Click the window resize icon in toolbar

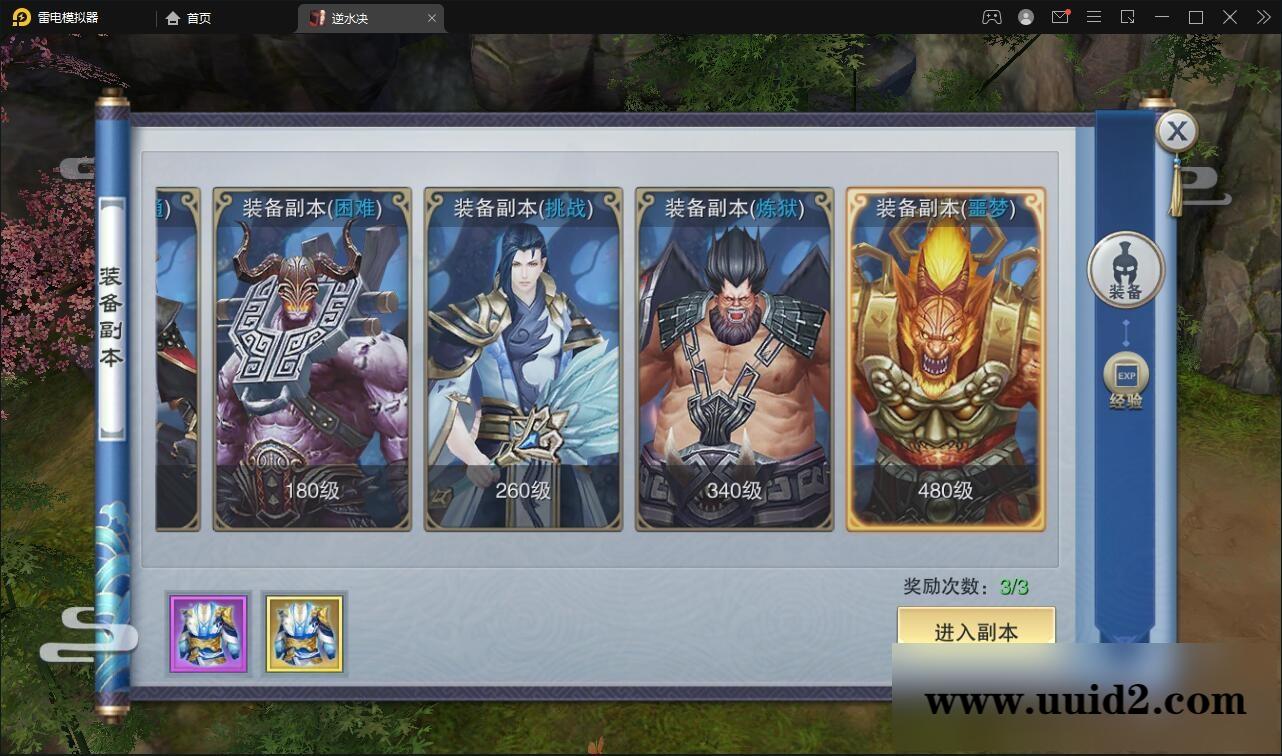[x=1127, y=17]
